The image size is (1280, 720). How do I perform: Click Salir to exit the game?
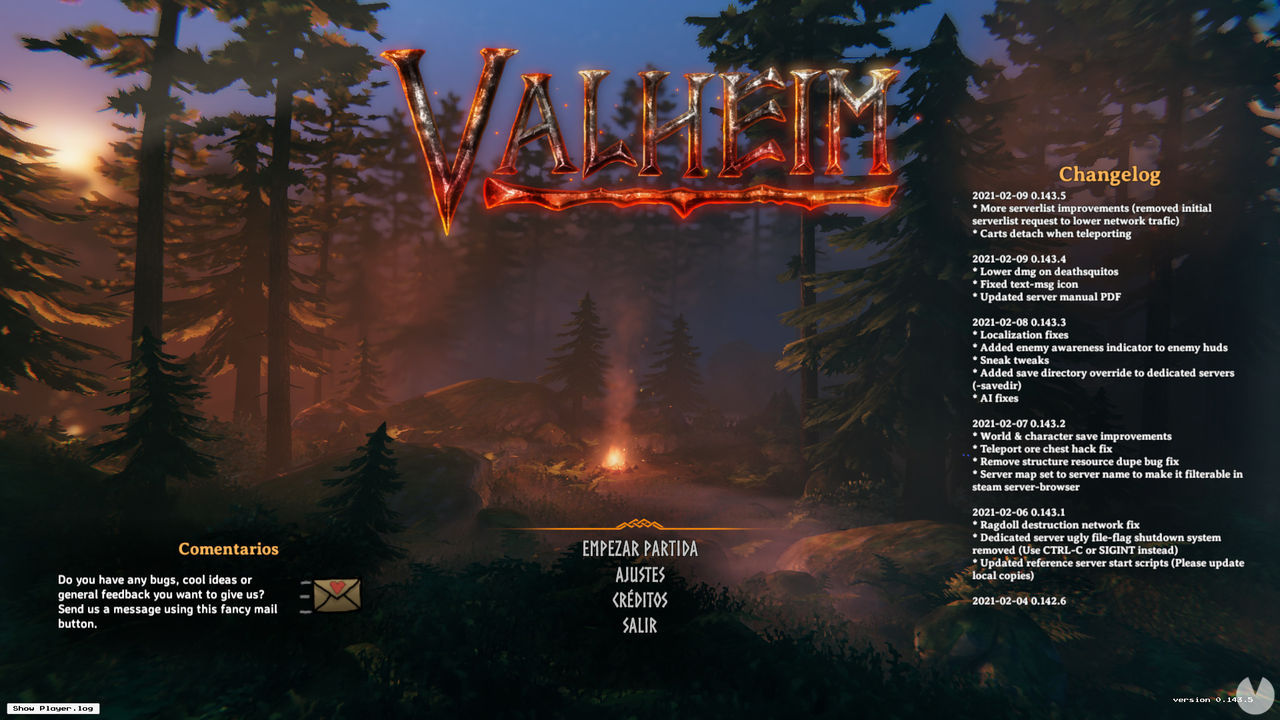pyautogui.click(x=640, y=626)
